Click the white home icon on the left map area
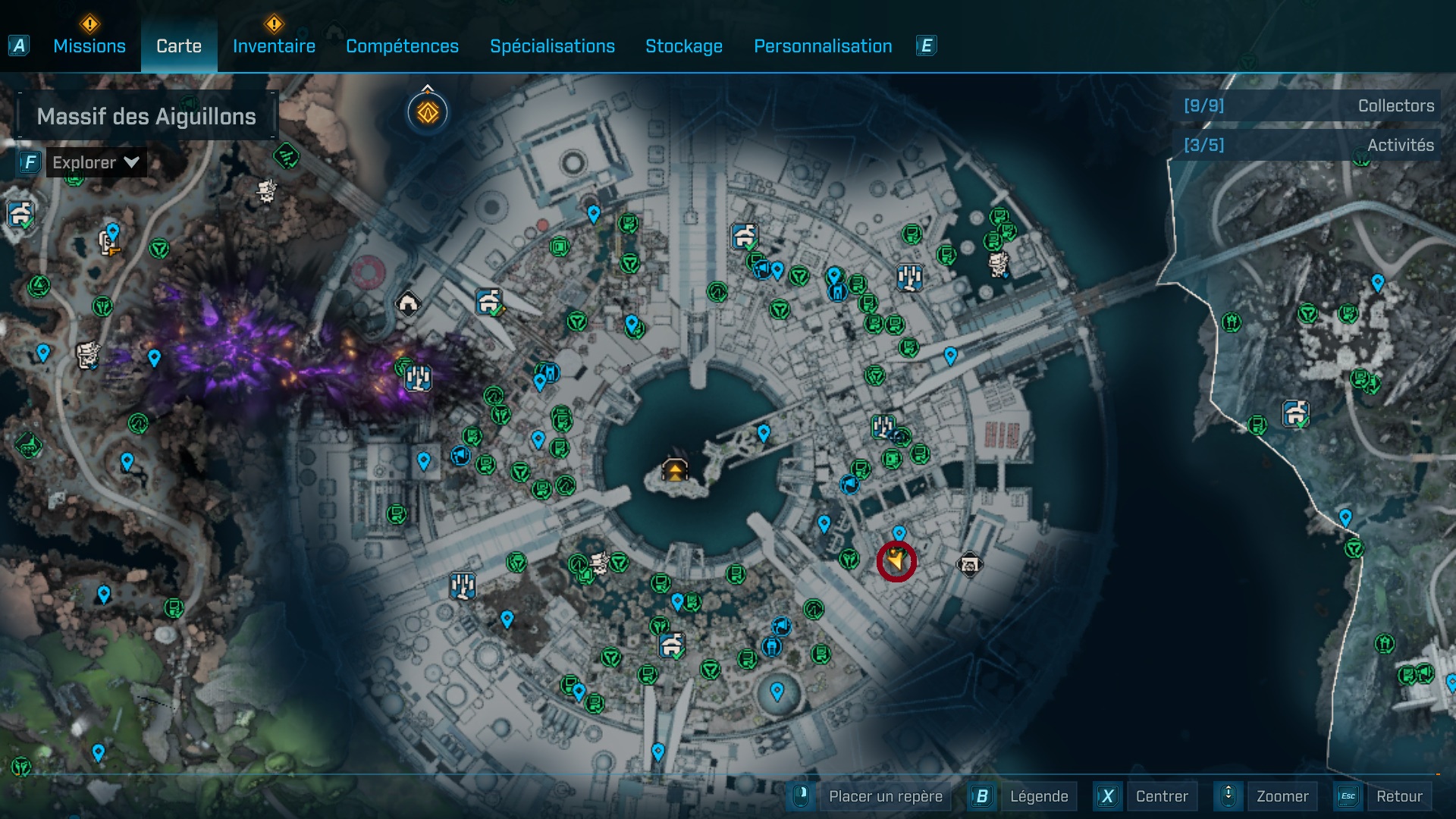Viewport: 1456px width, 819px height. 407,303
